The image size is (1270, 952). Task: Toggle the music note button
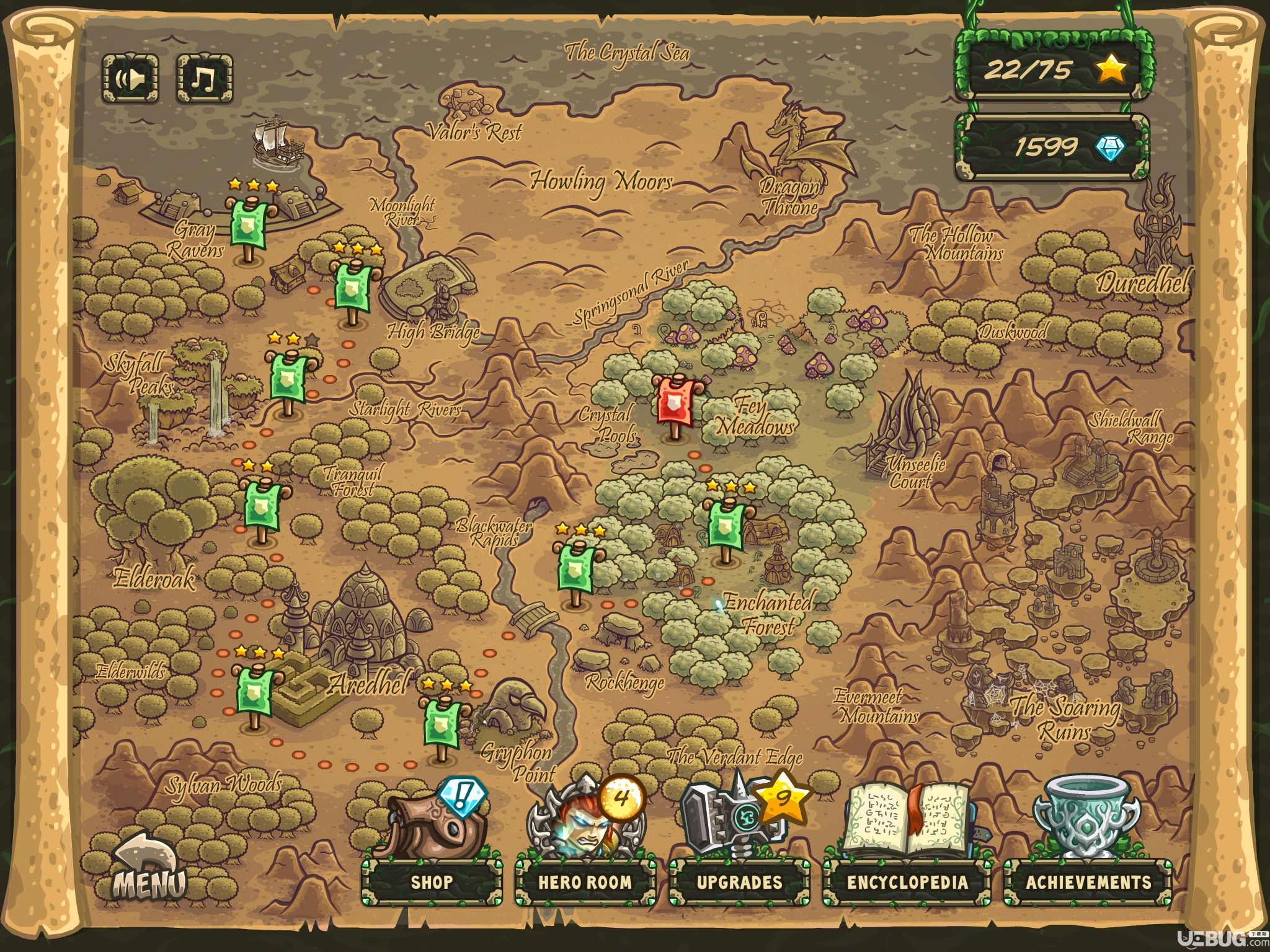tap(205, 79)
